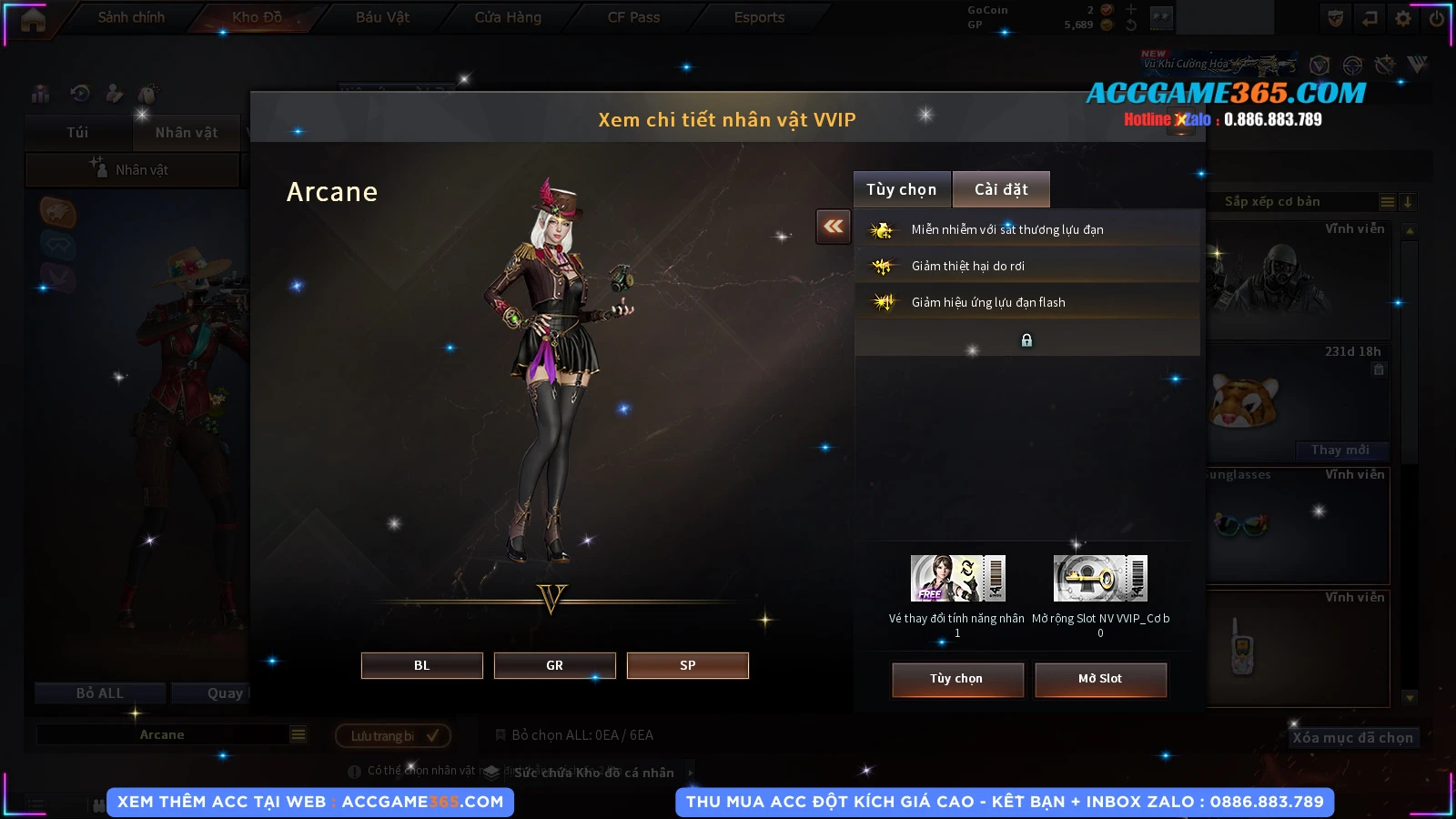Select the flash grenade reduction perk row
This screenshot has width=1456, height=819.
coord(1026,302)
